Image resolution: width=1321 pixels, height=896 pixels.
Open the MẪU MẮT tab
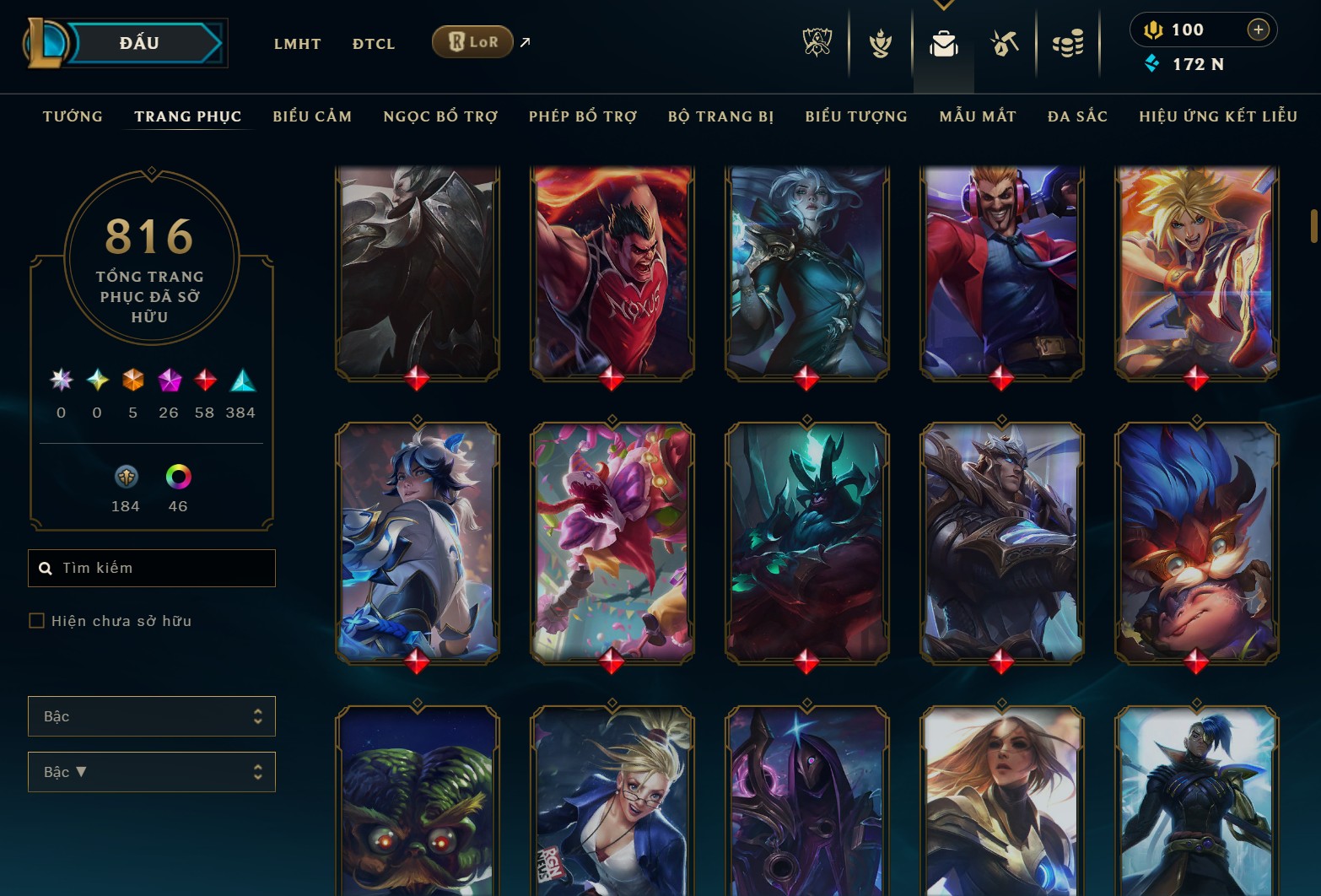[x=978, y=116]
